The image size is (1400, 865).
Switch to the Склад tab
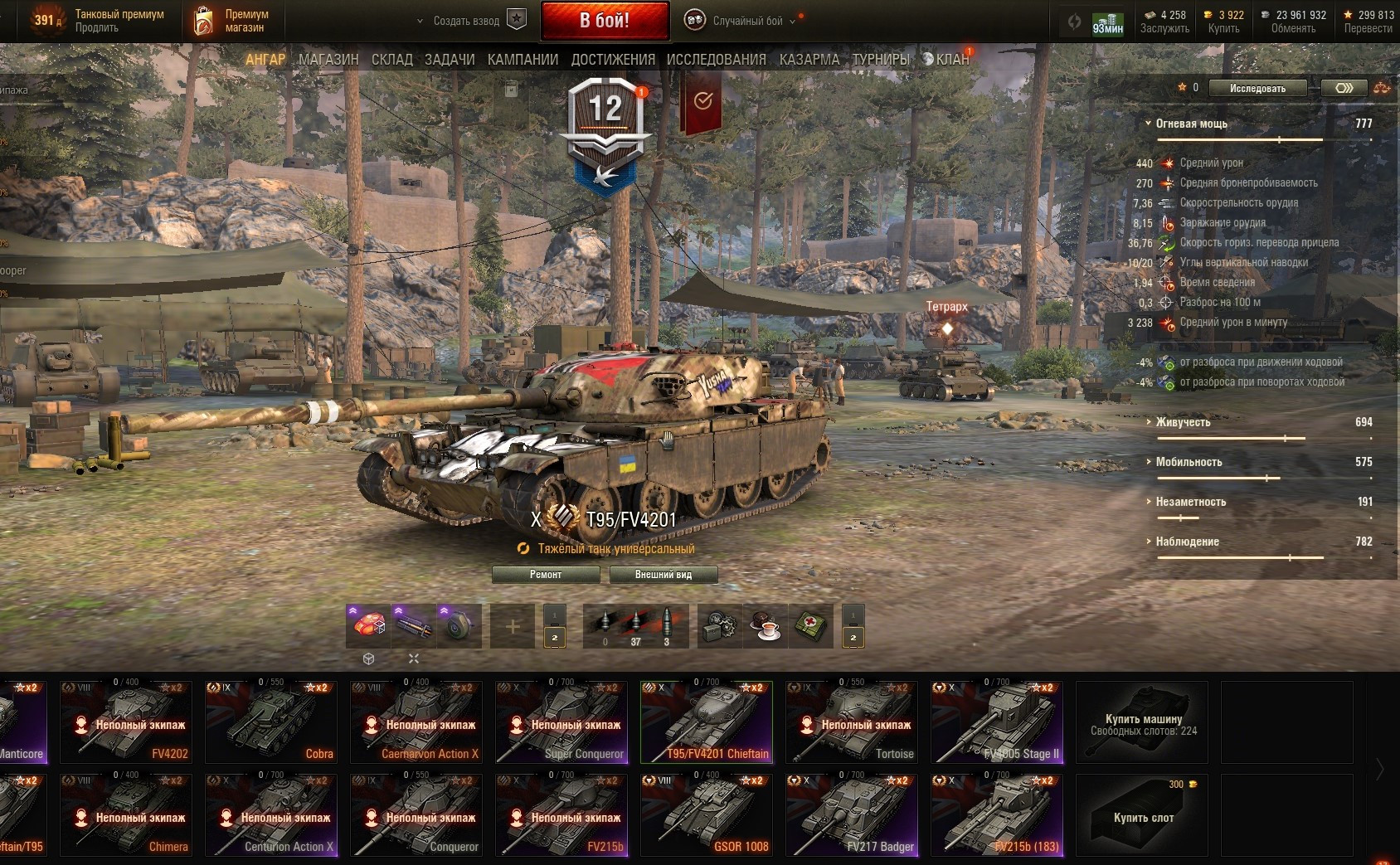[391, 60]
